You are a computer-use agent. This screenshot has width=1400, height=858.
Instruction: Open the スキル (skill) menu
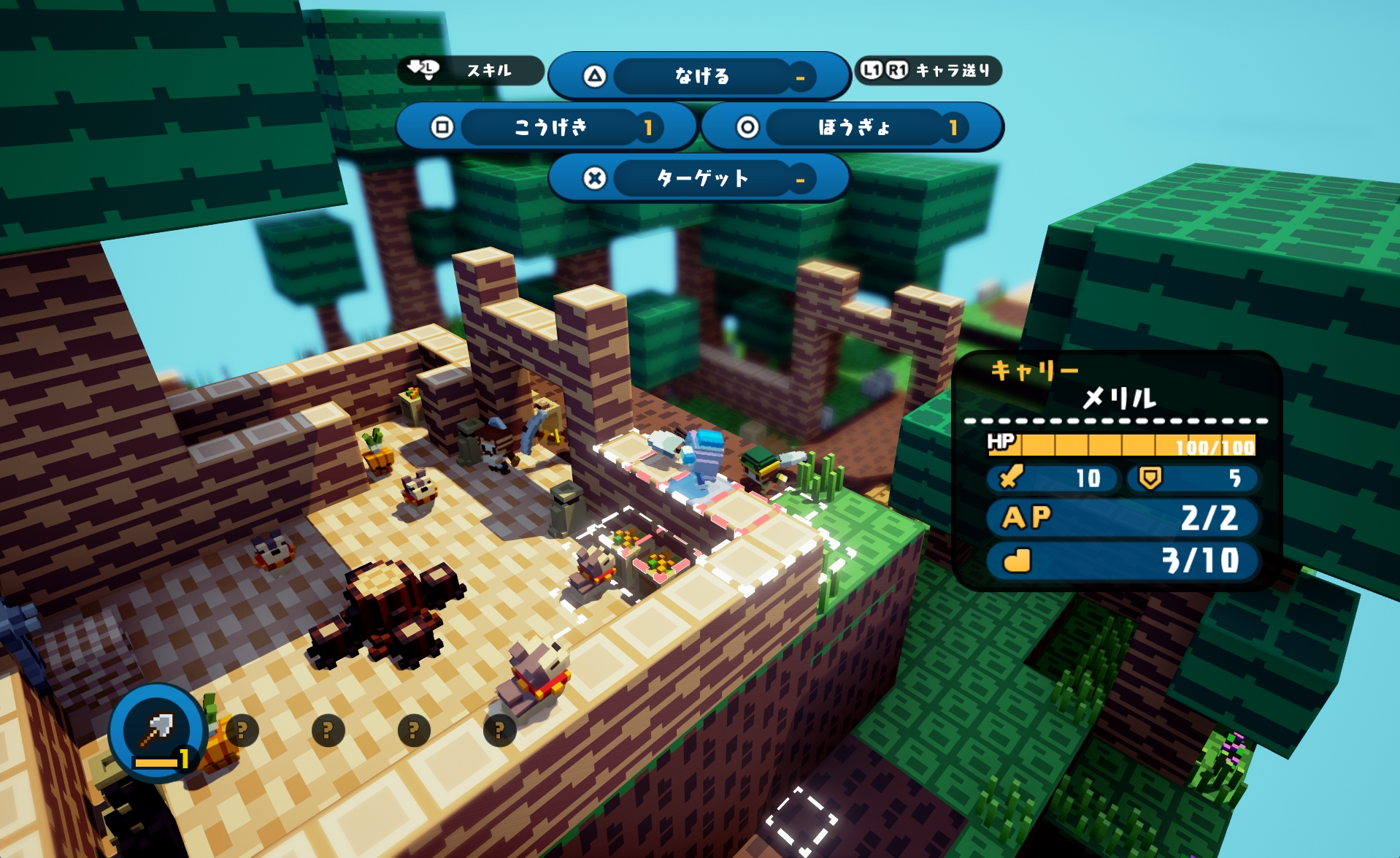pyautogui.click(x=471, y=70)
